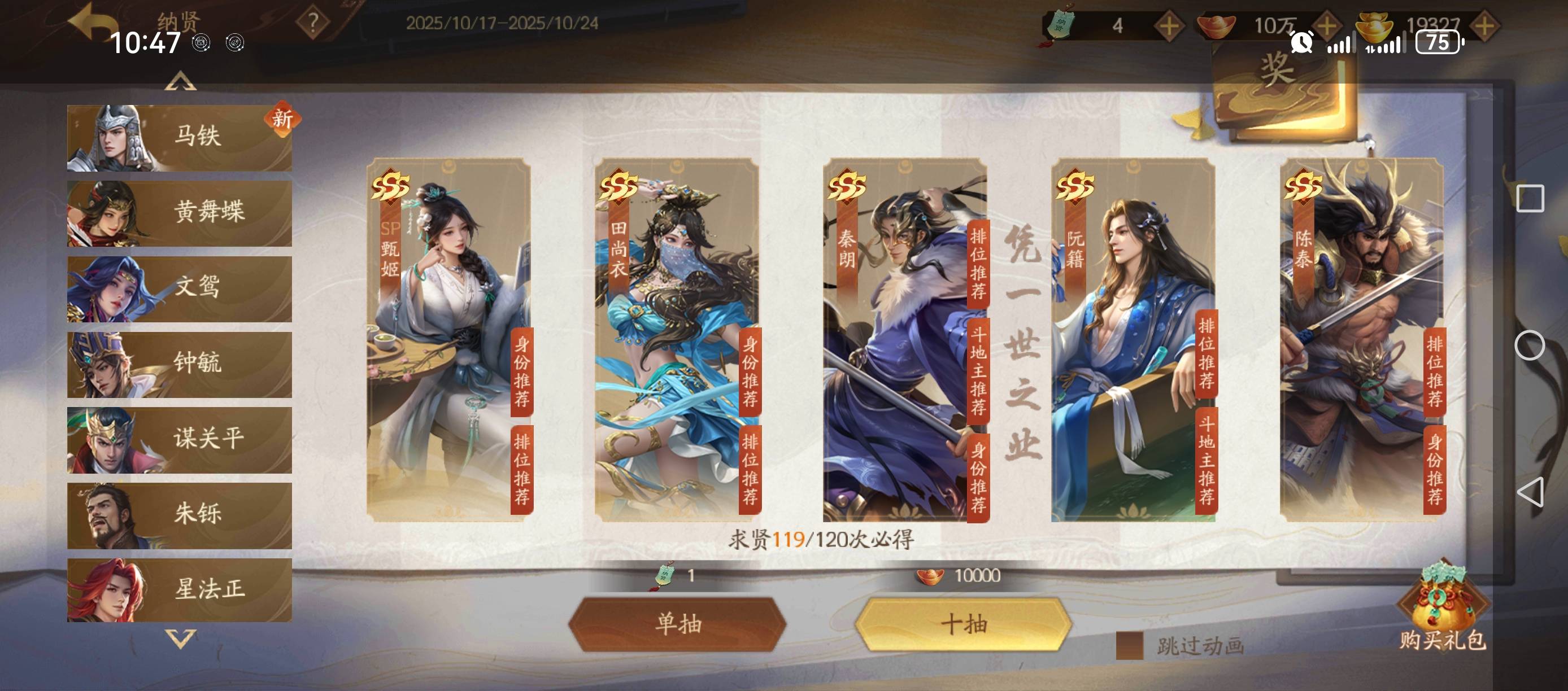Open the 秦朗 hero card
This screenshot has height=691, width=1568.
(x=905, y=339)
